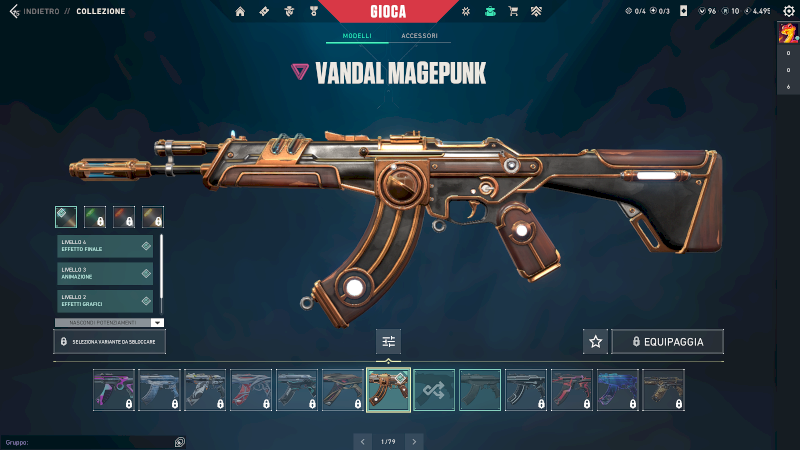Open settings with the gear icon
Screen dimensions: 800x450
tap(786, 11)
